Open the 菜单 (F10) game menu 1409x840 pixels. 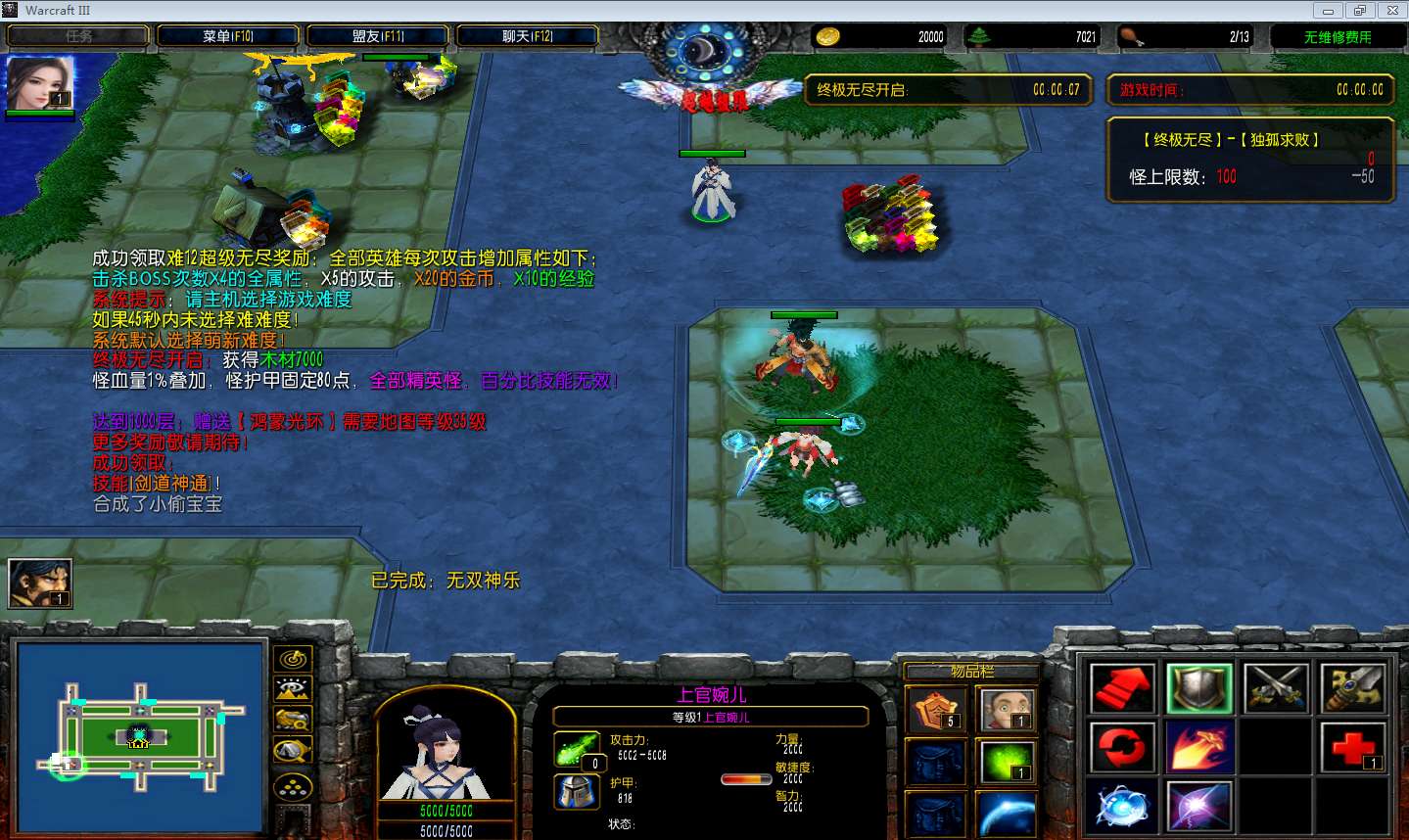[227, 36]
